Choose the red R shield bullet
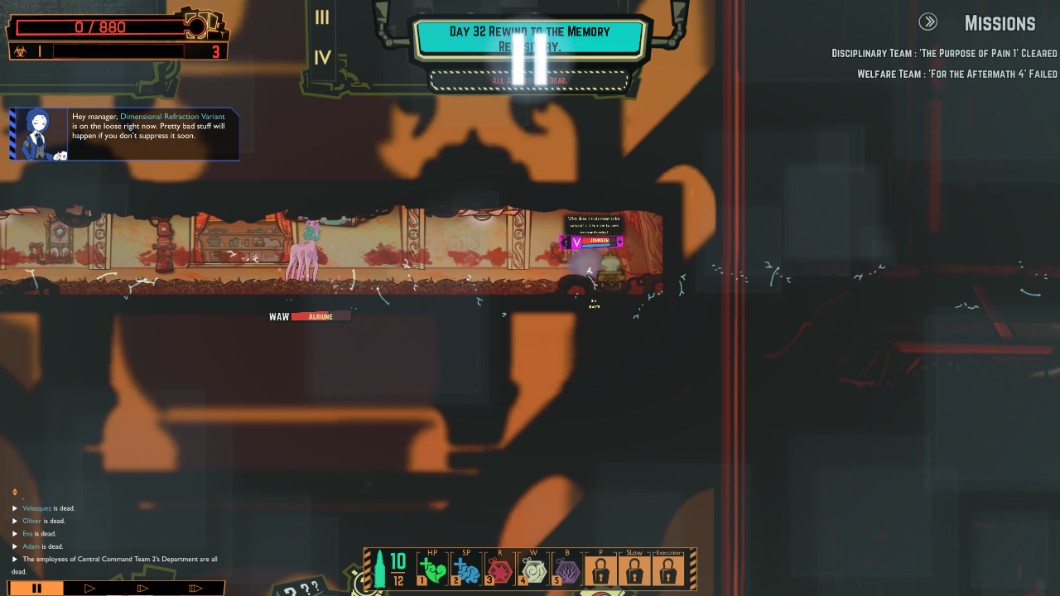Image resolution: width=1060 pixels, height=596 pixels. [x=499, y=570]
